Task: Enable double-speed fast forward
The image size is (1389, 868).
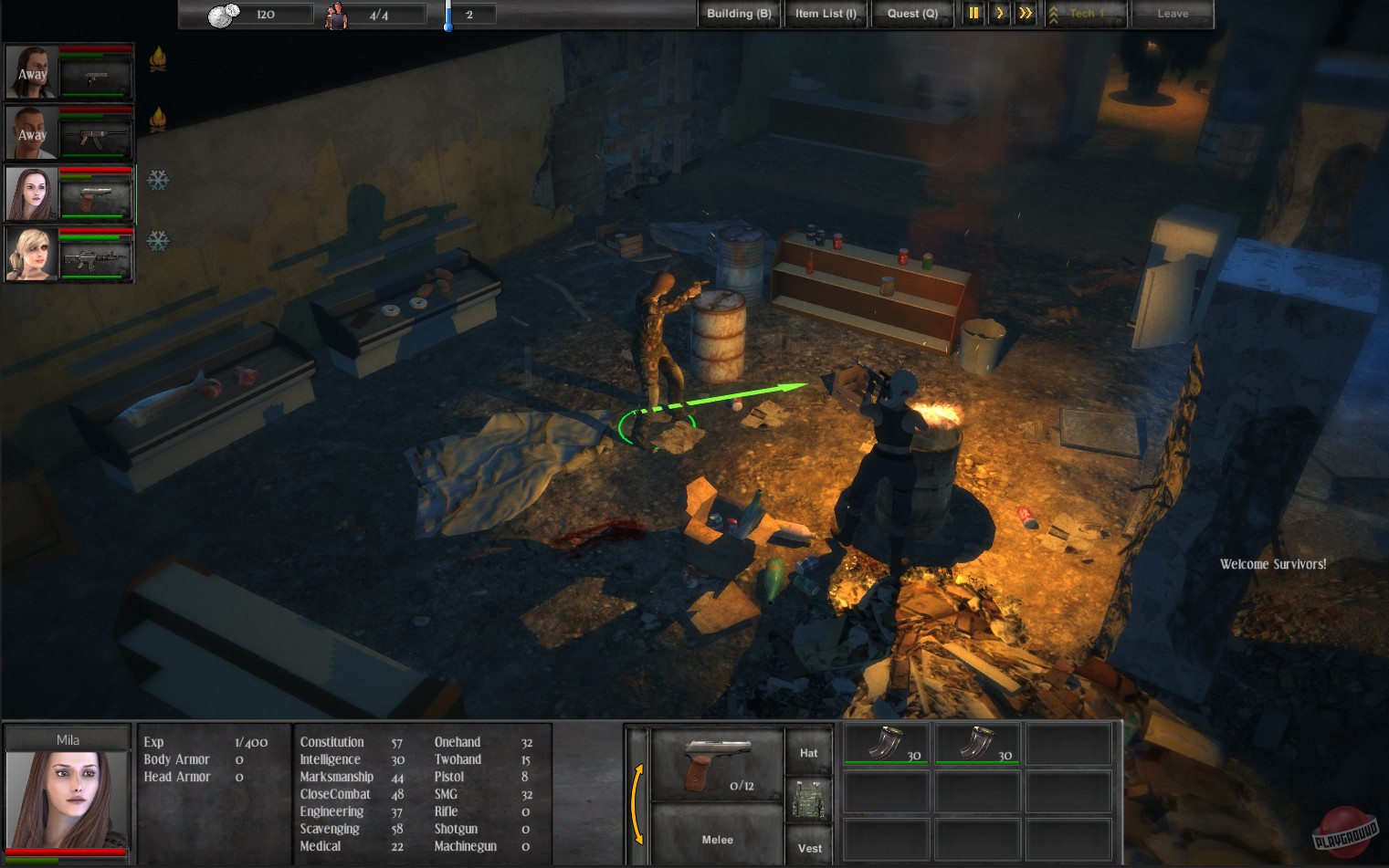Action: [1024, 14]
